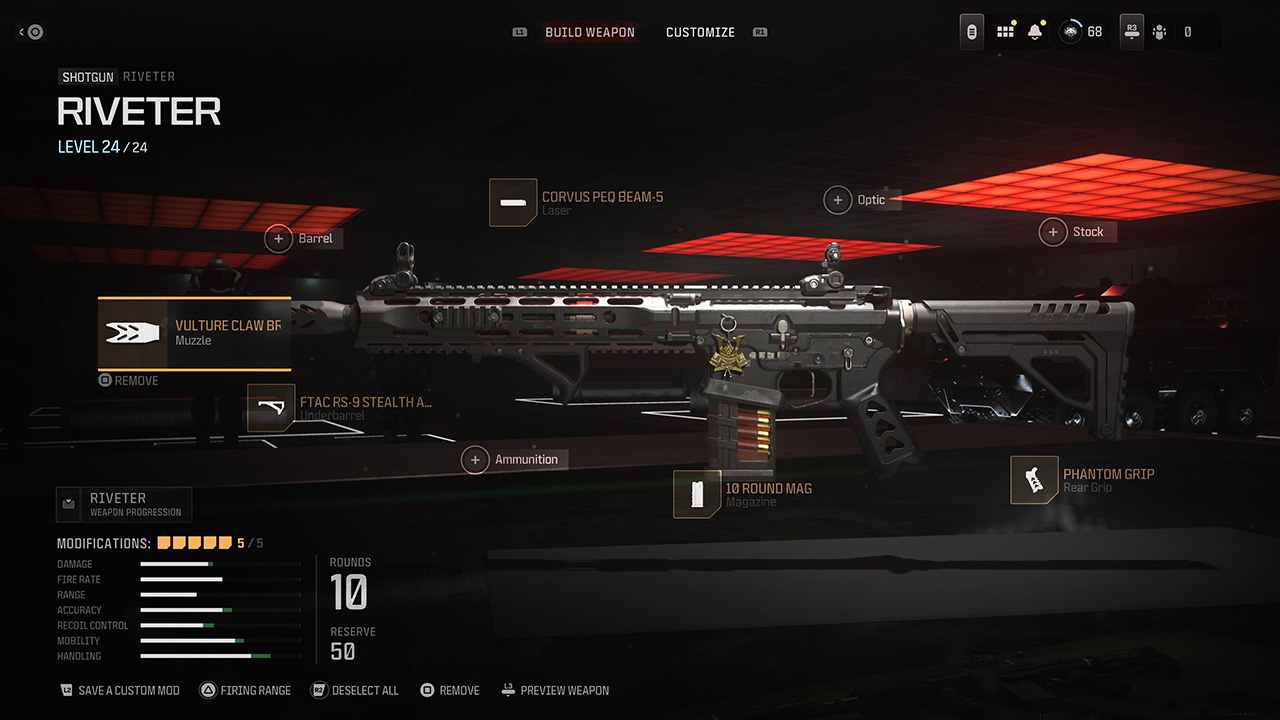Remove the Vulture Claw muzzle attachment
Image resolution: width=1280 pixels, height=720 pixels.
tap(129, 381)
